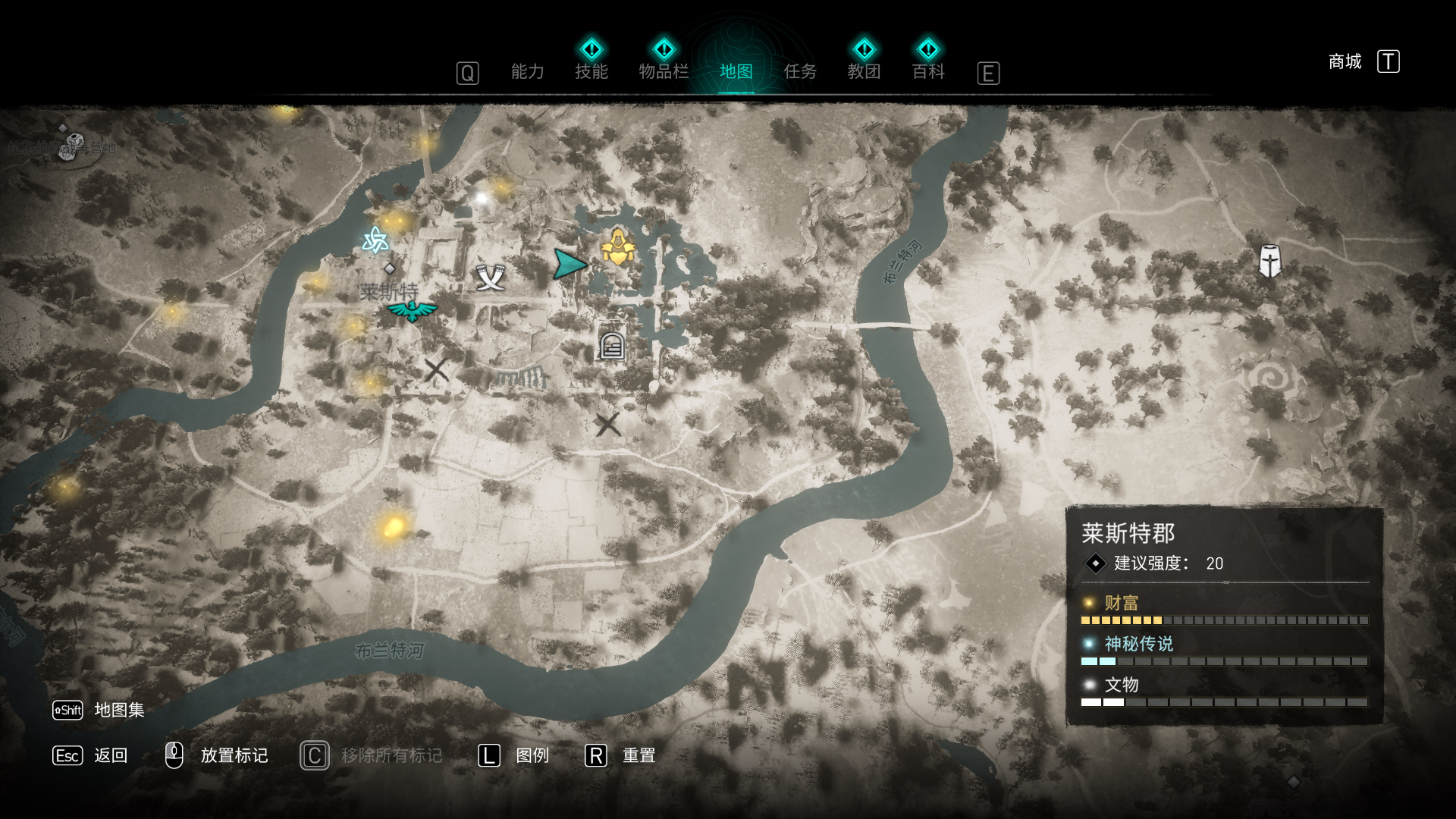
Task: Click the drinking horns map marker
Action: 490,278
